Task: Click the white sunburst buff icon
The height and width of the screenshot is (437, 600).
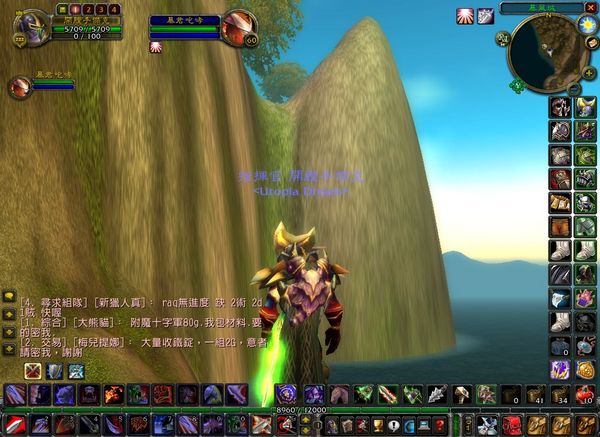Action: (465, 15)
